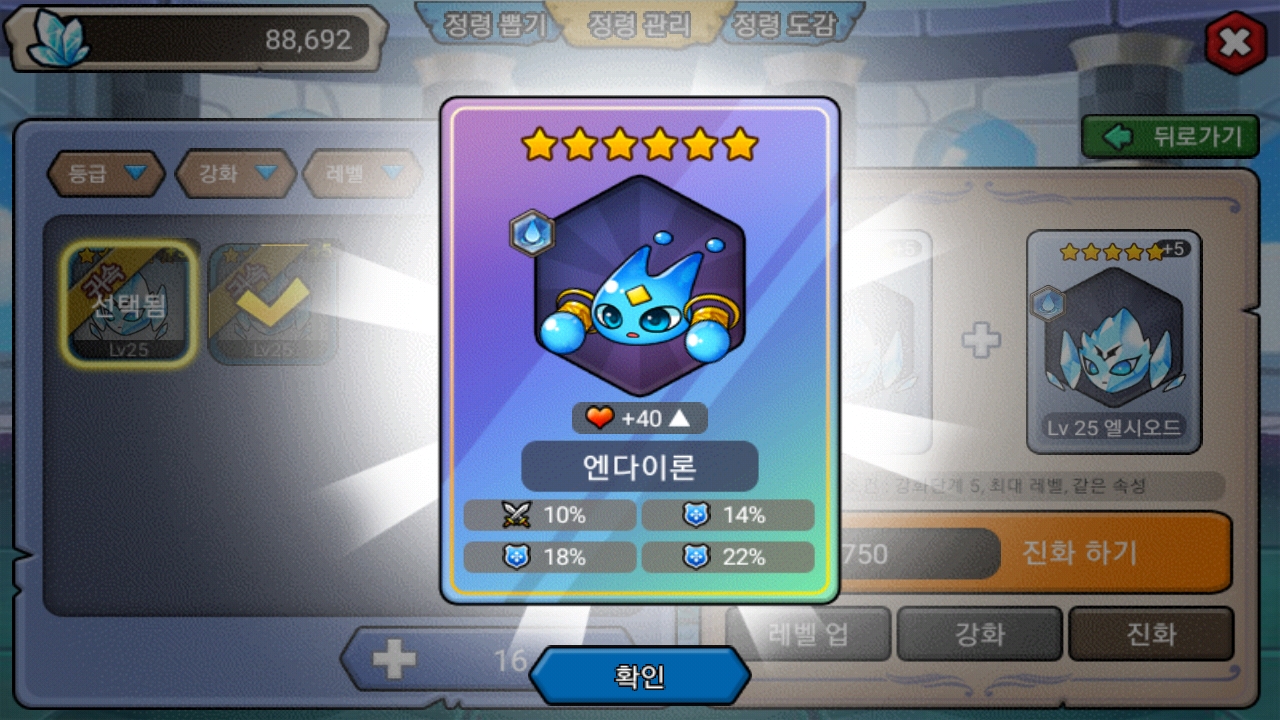This screenshot has height=720, width=1280.
Task: Close the screen with the red X
Action: point(1236,42)
